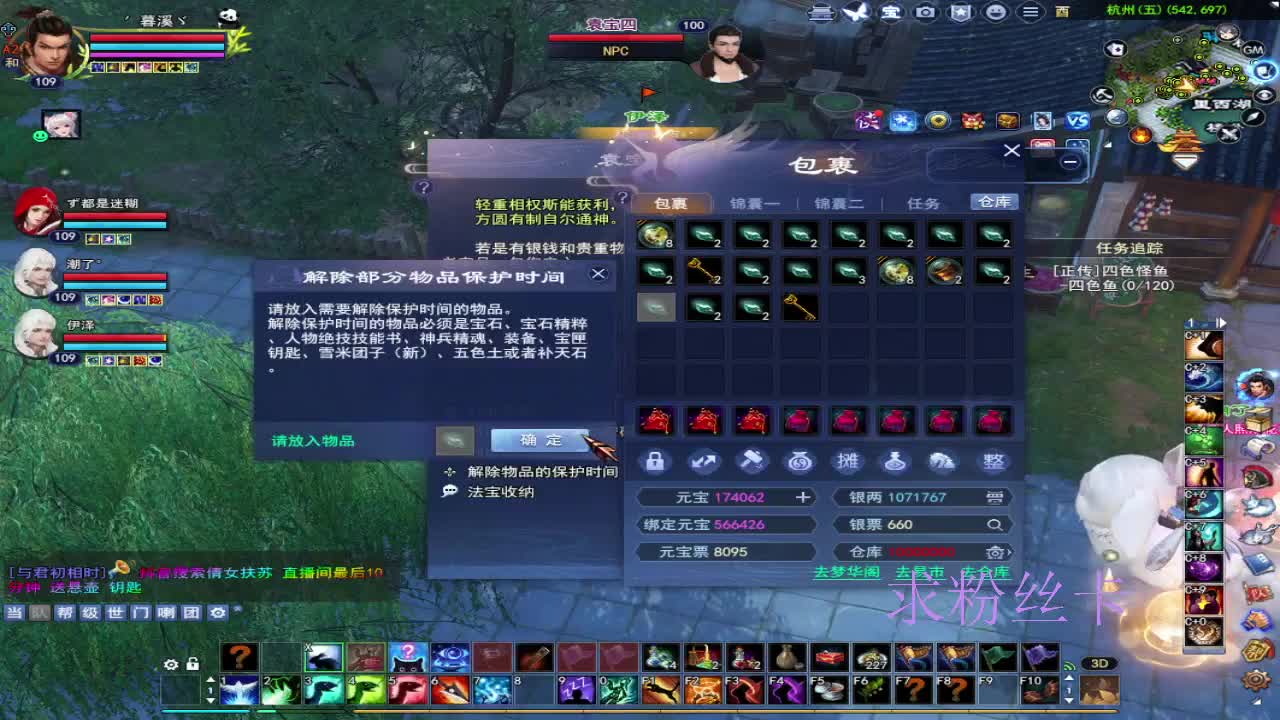Open the 宝 treasure icon in top bar
1280x720 pixels.
tap(890, 12)
